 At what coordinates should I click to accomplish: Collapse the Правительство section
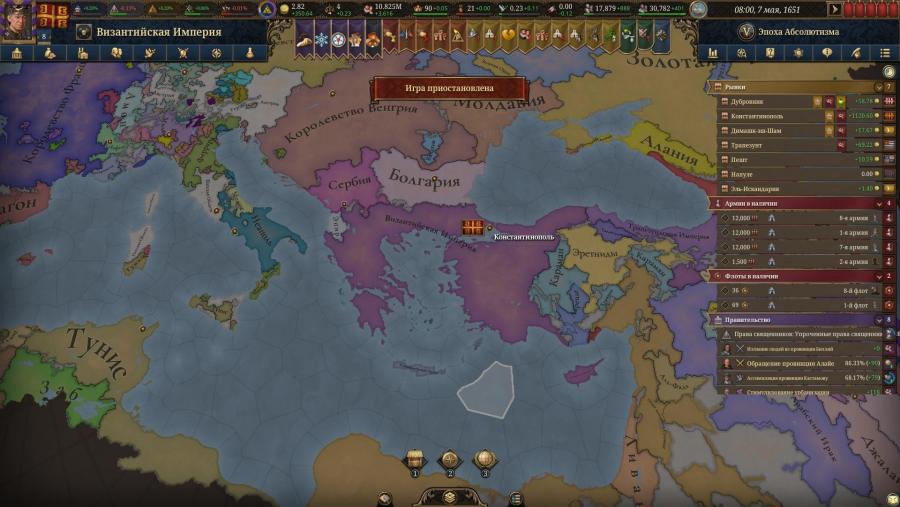click(x=878, y=320)
